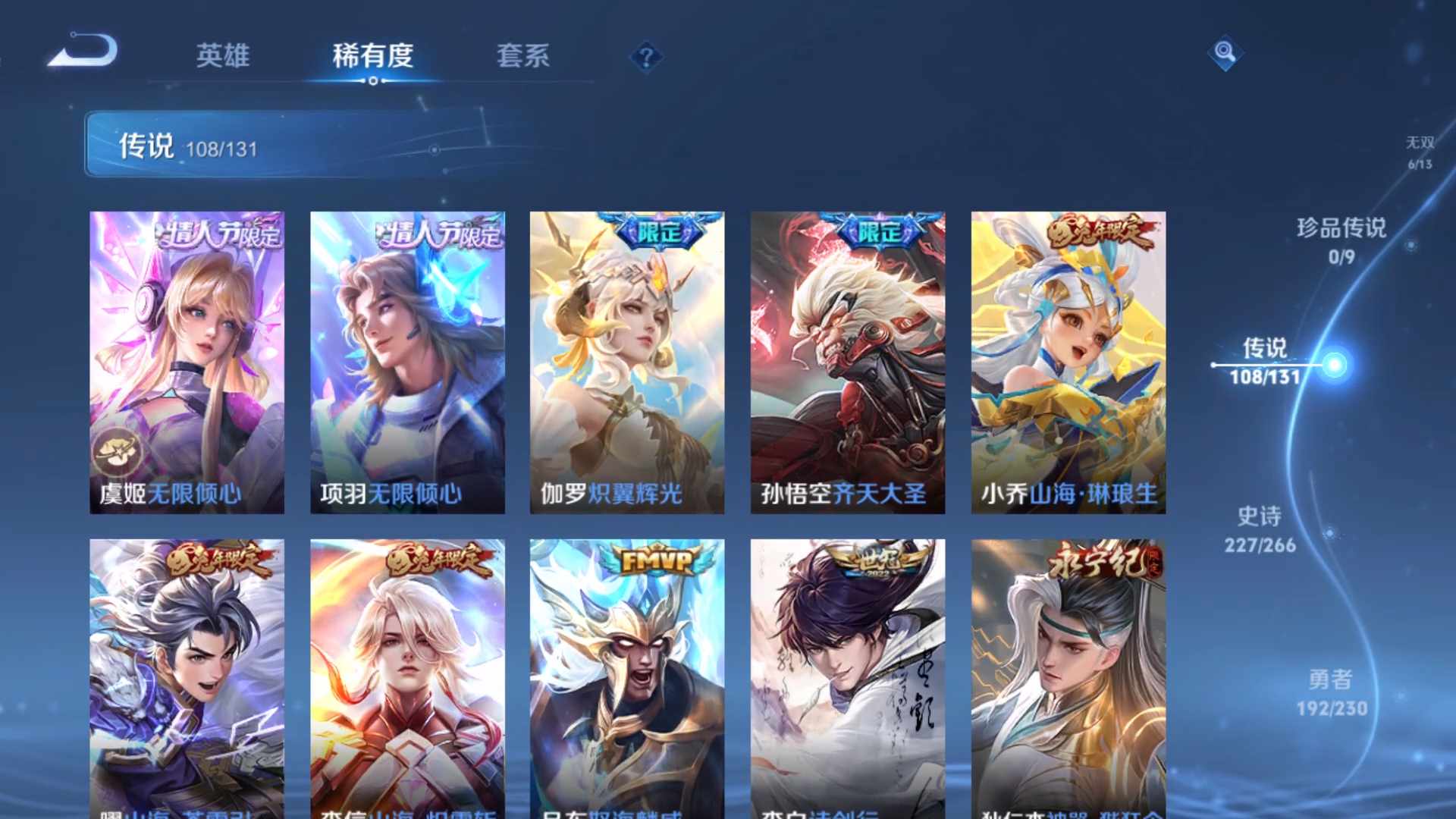Switch to the 套系 tab
The height and width of the screenshot is (819, 1456).
(525, 57)
